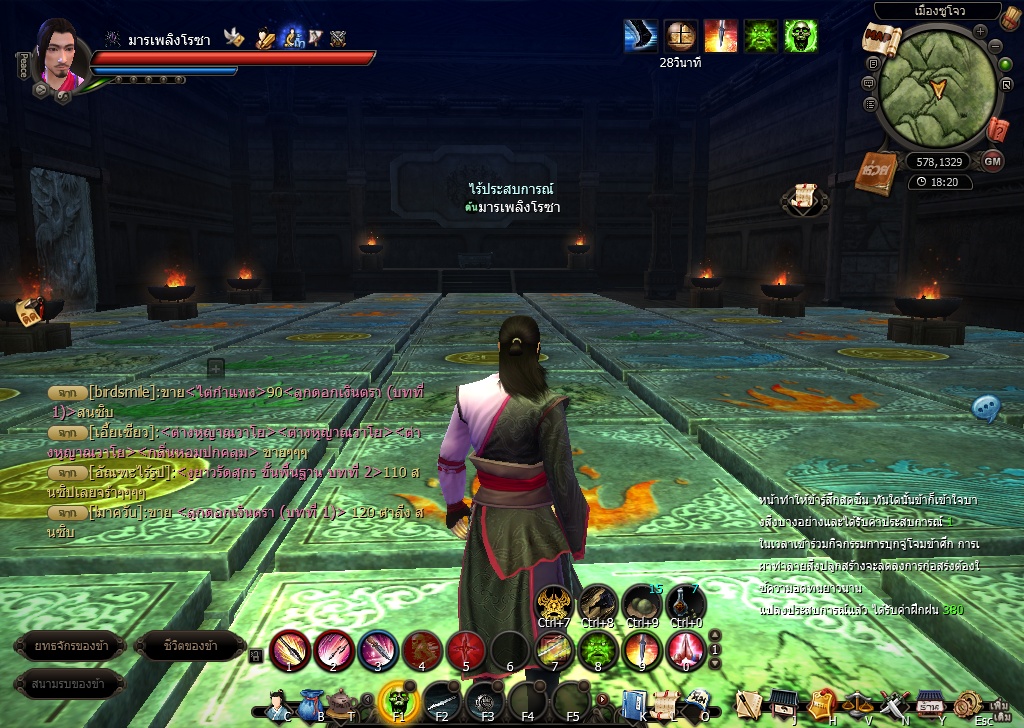Open the blue chat bubble icon
The height and width of the screenshot is (728, 1024).
[986, 407]
